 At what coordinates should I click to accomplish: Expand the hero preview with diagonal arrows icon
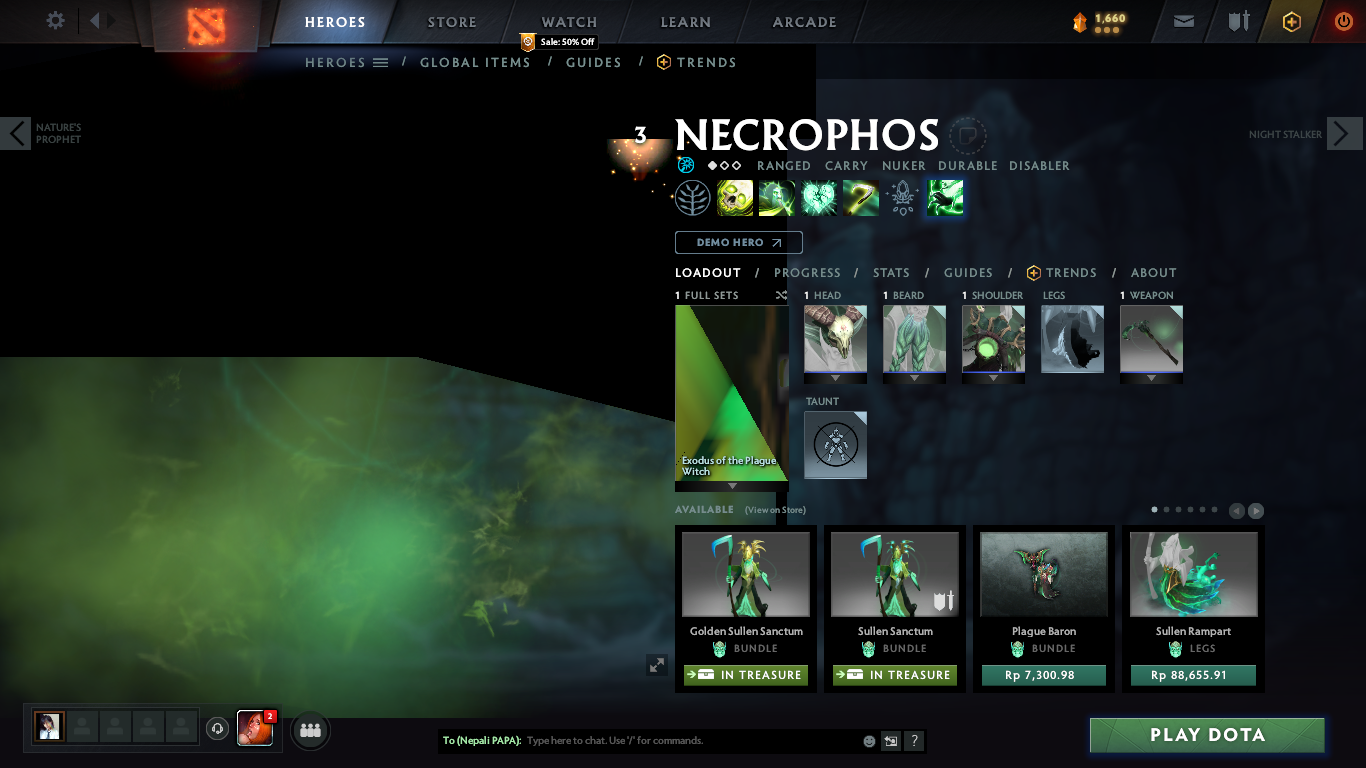pos(657,663)
